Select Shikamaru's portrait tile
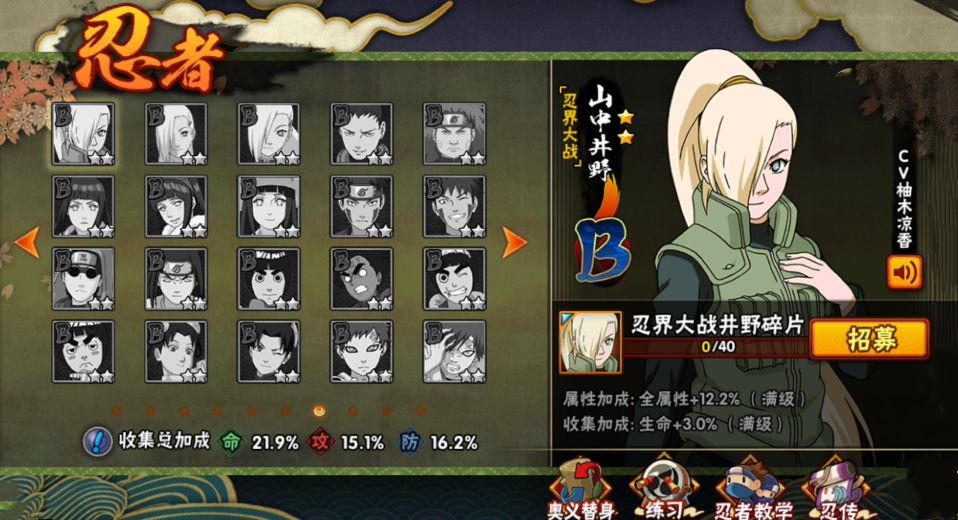This screenshot has height=520, width=958. coord(362,134)
